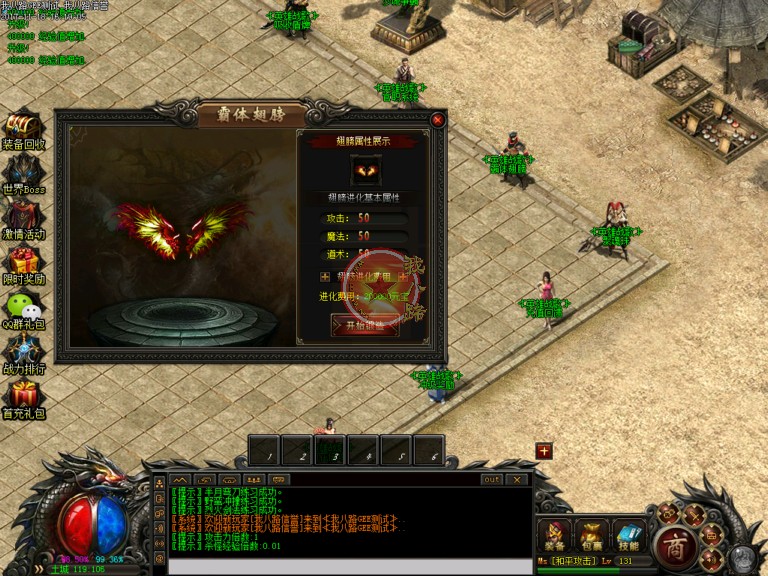Close the 霸体翅膀 wings window
Screen dimensions: 768x576
[437, 120]
